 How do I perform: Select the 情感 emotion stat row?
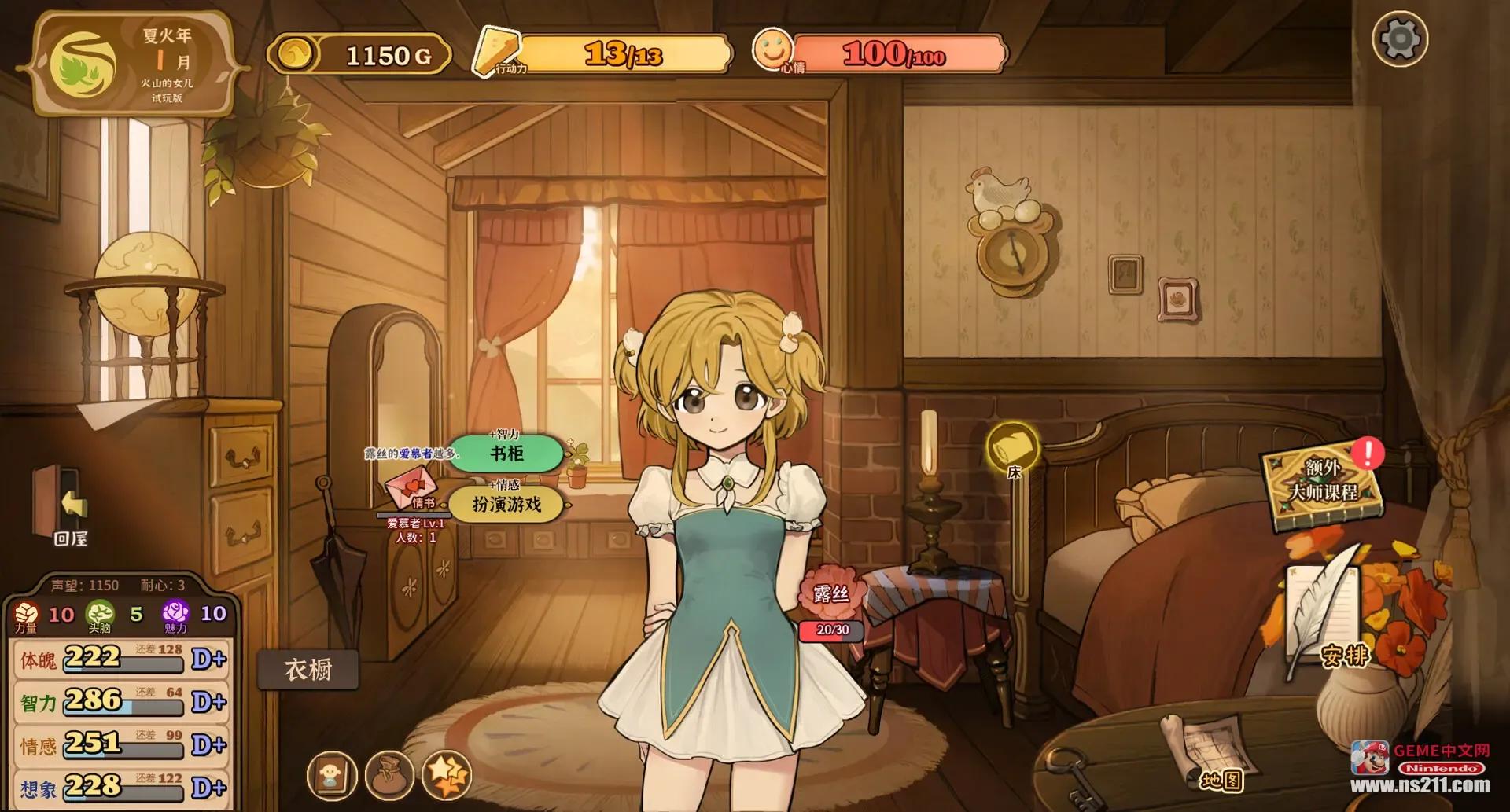tap(122, 744)
